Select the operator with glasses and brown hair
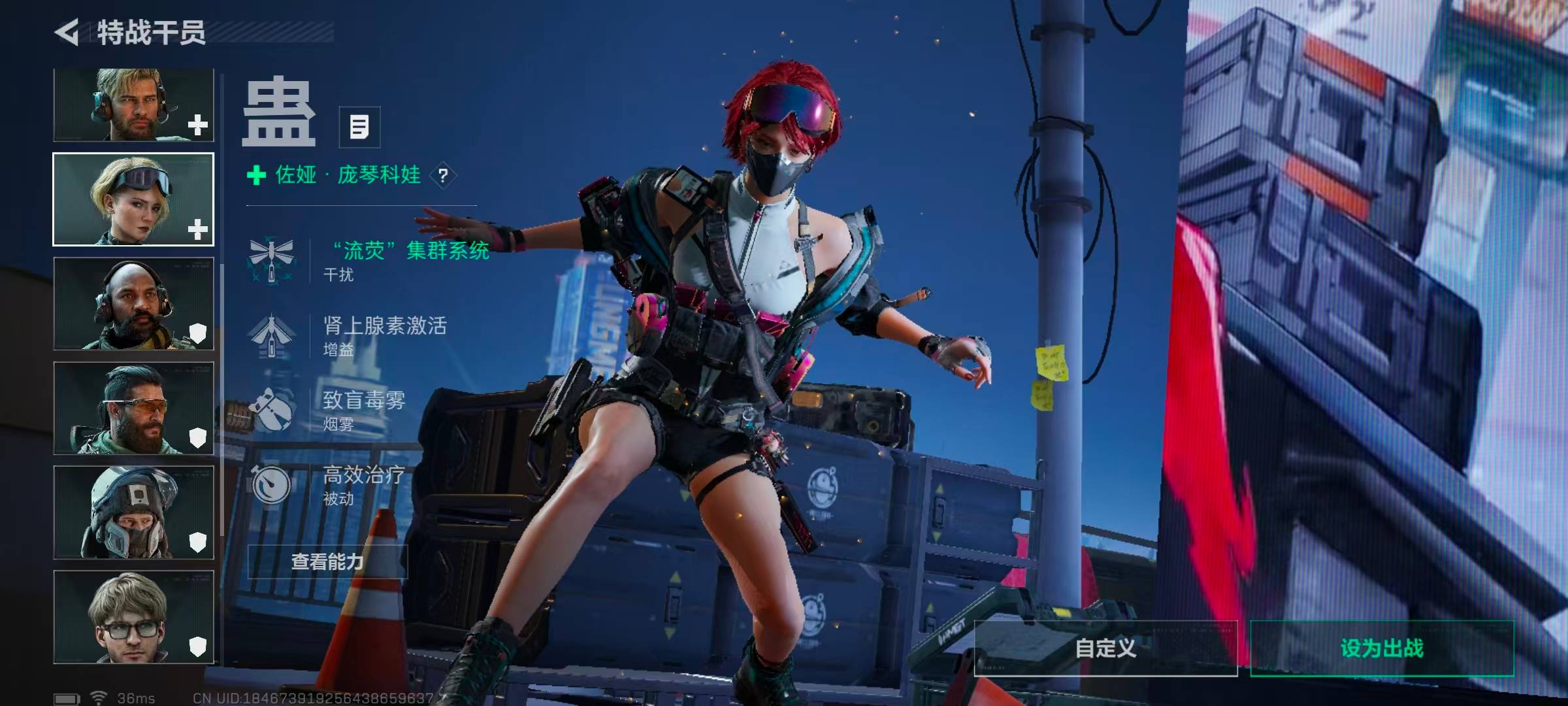1568x706 pixels. coord(133,617)
